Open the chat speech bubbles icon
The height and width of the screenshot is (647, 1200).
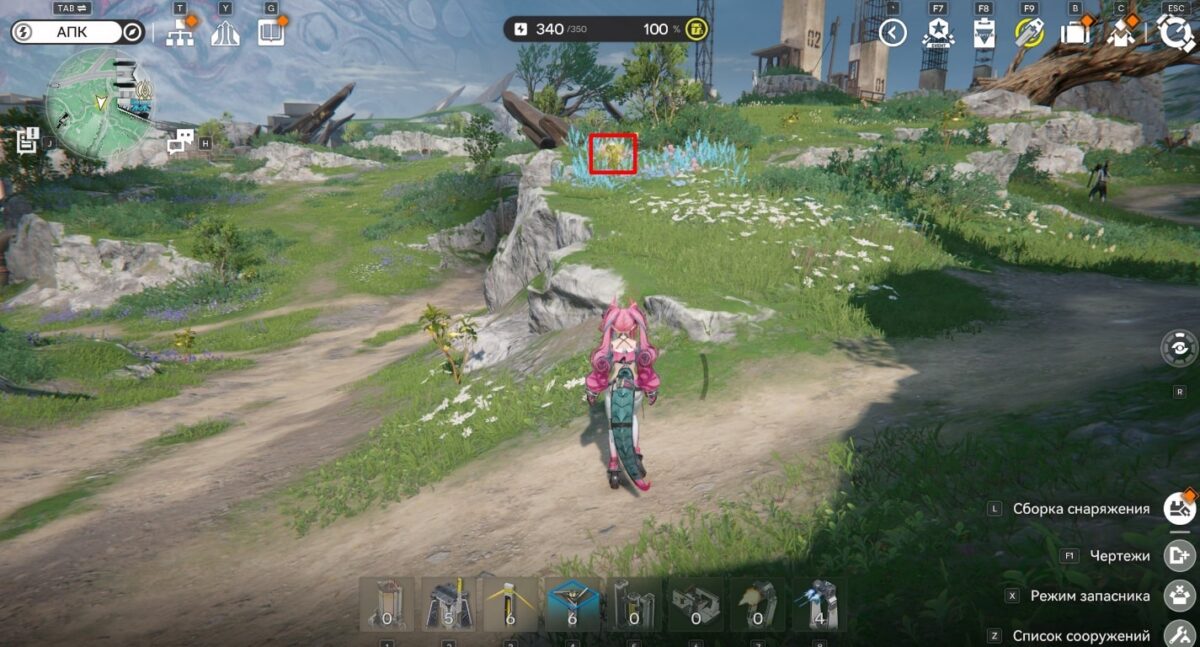pos(180,141)
